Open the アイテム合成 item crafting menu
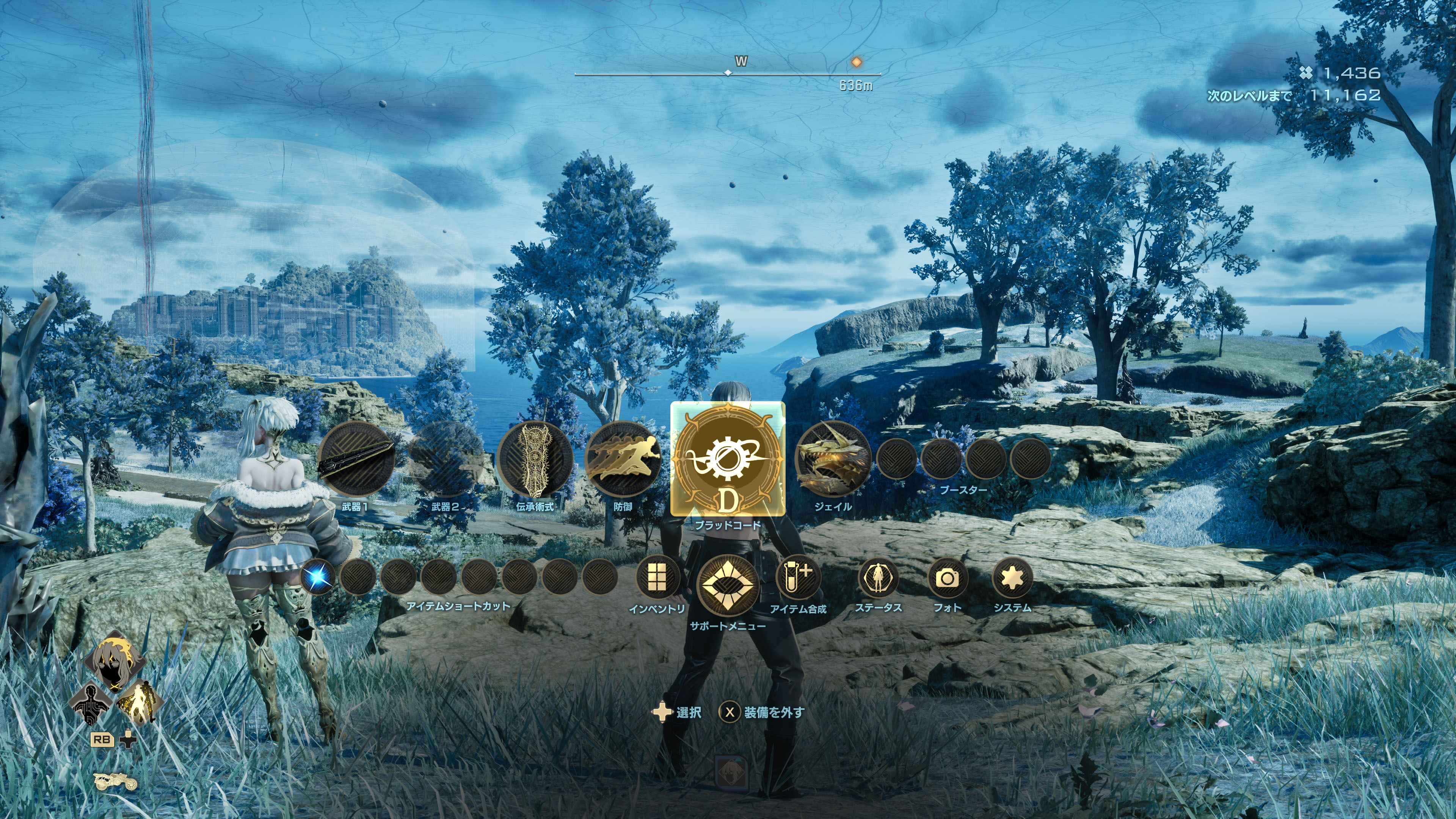 (797, 577)
